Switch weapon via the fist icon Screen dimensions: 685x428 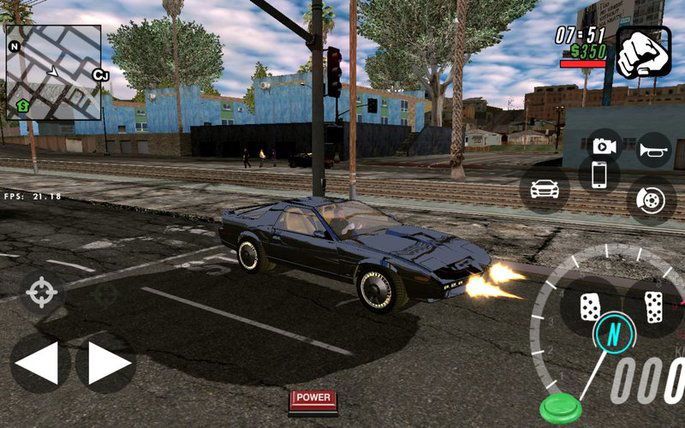coord(641,52)
